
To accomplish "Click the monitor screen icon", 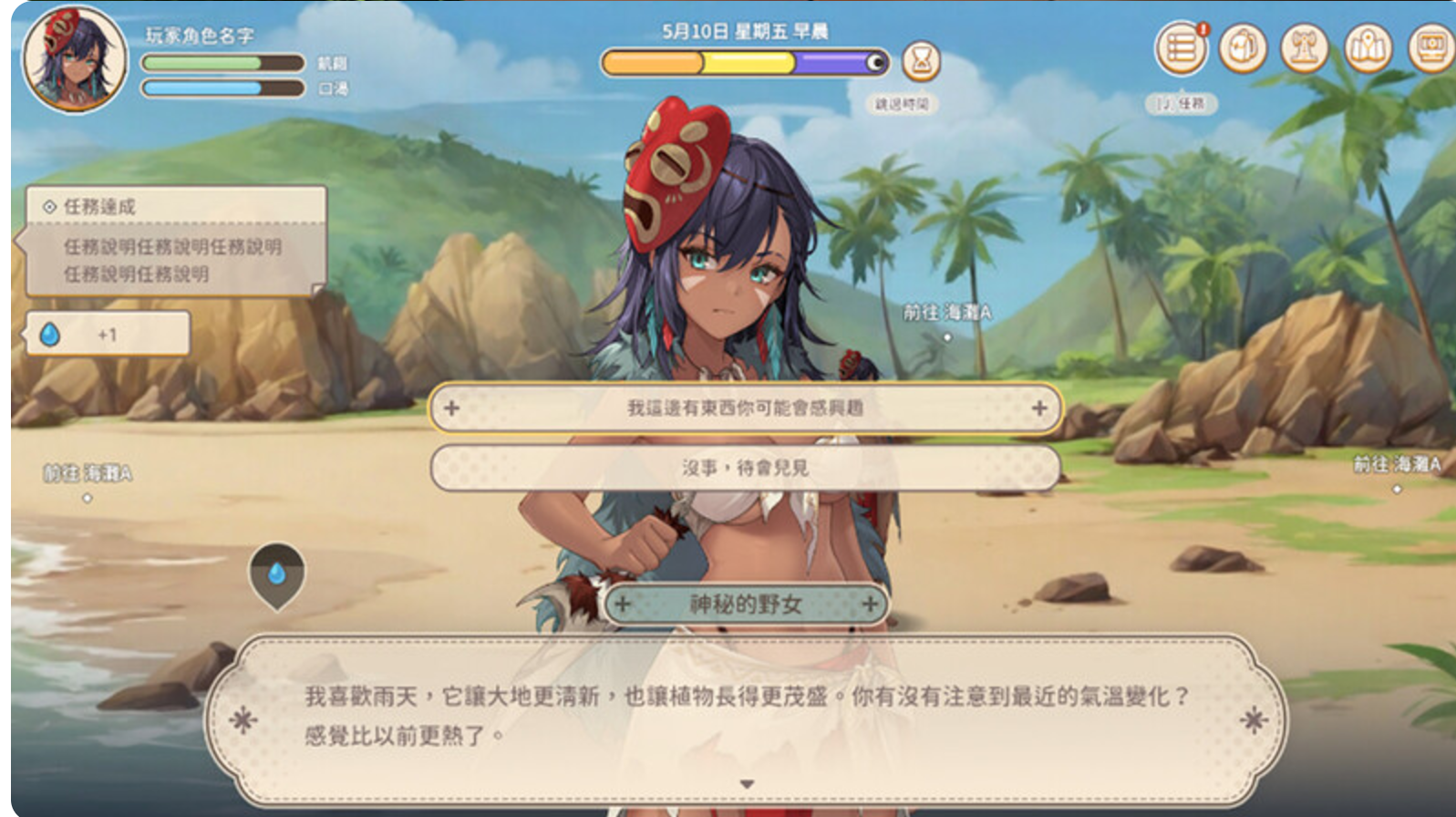I will click(x=1430, y=48).
